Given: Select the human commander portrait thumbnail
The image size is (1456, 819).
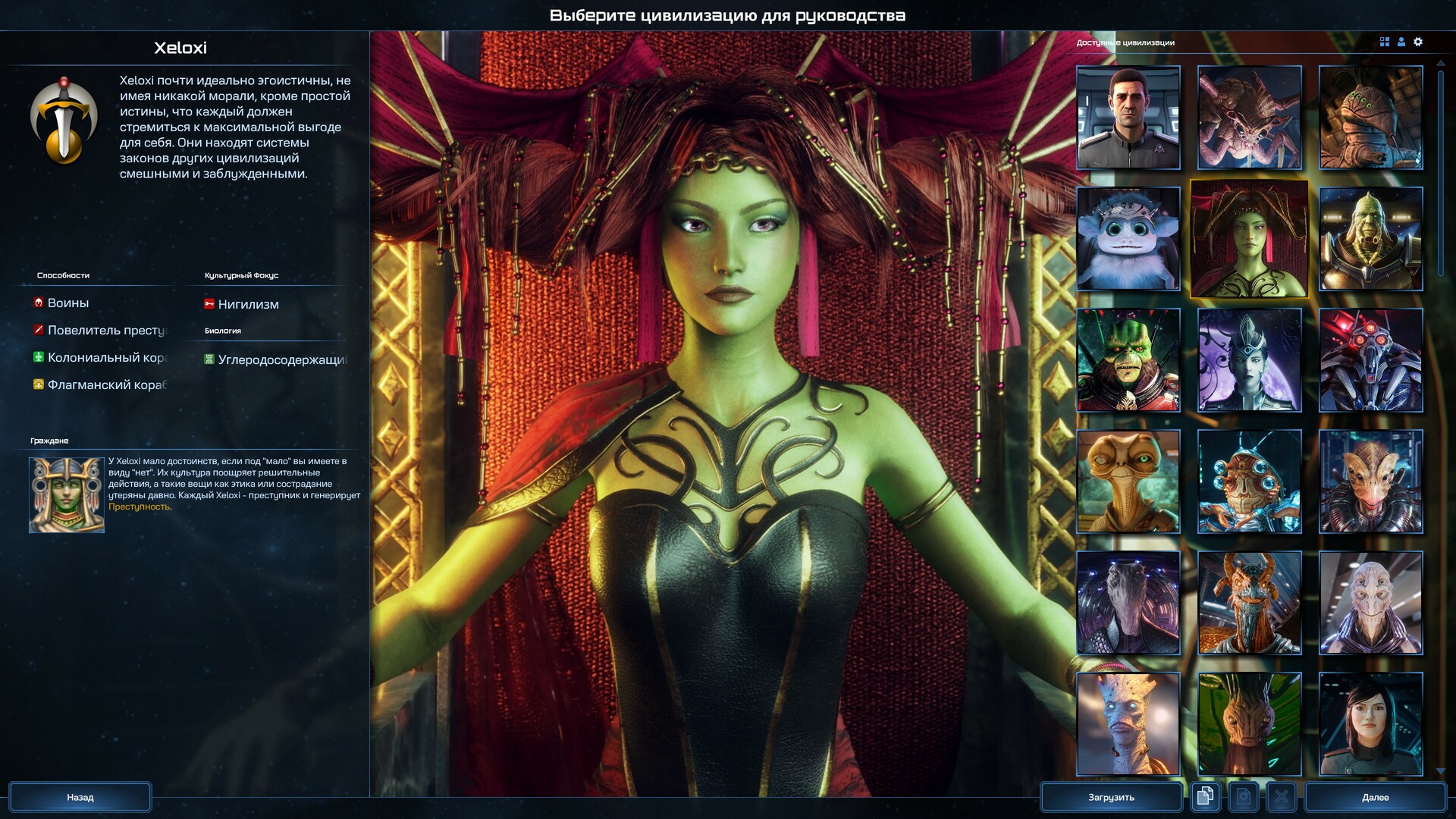Looking at the screenshot, I should [1128, 118].
